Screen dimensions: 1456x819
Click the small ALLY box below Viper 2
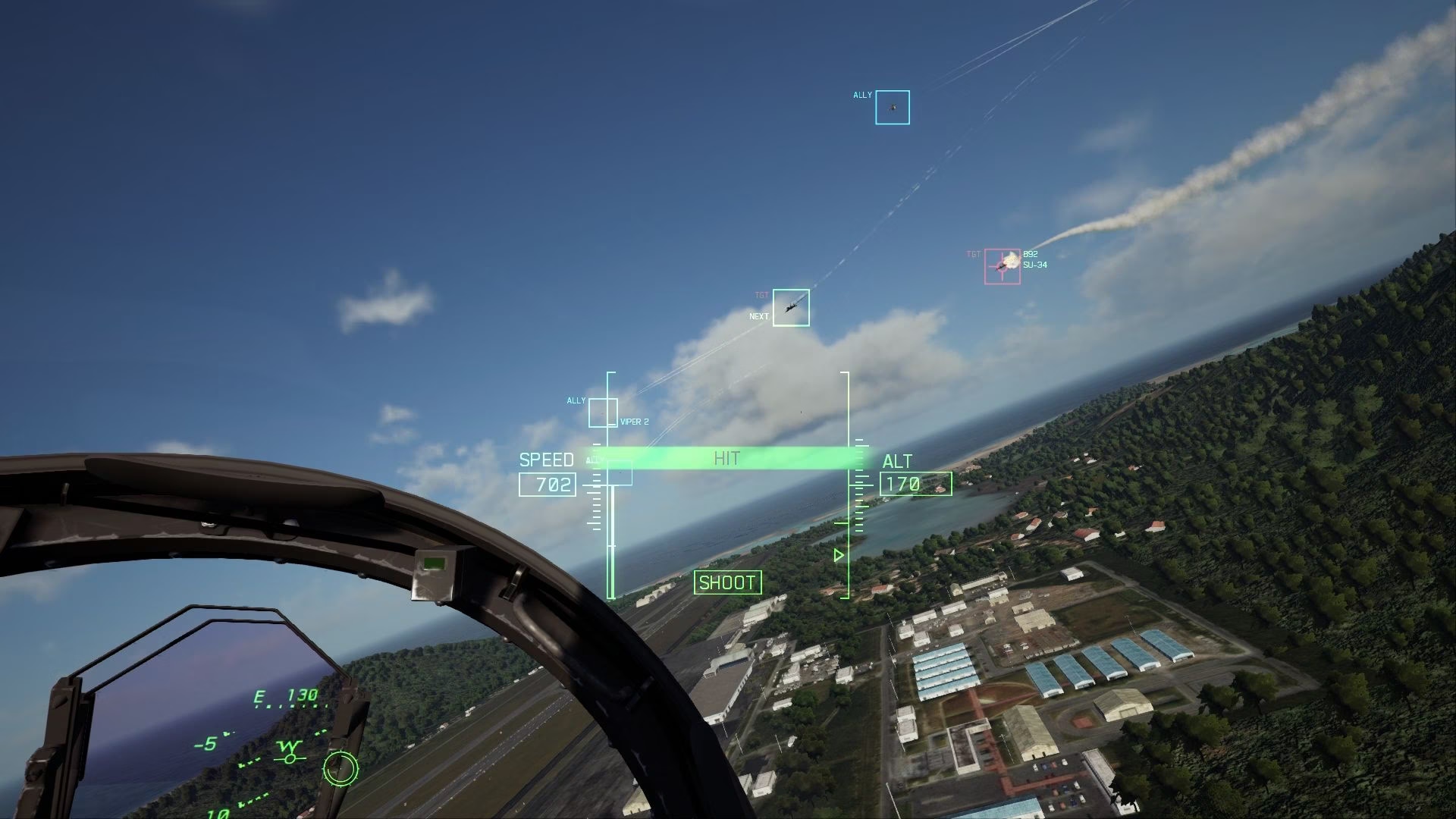pyautogui.click(x=620, y=474)
